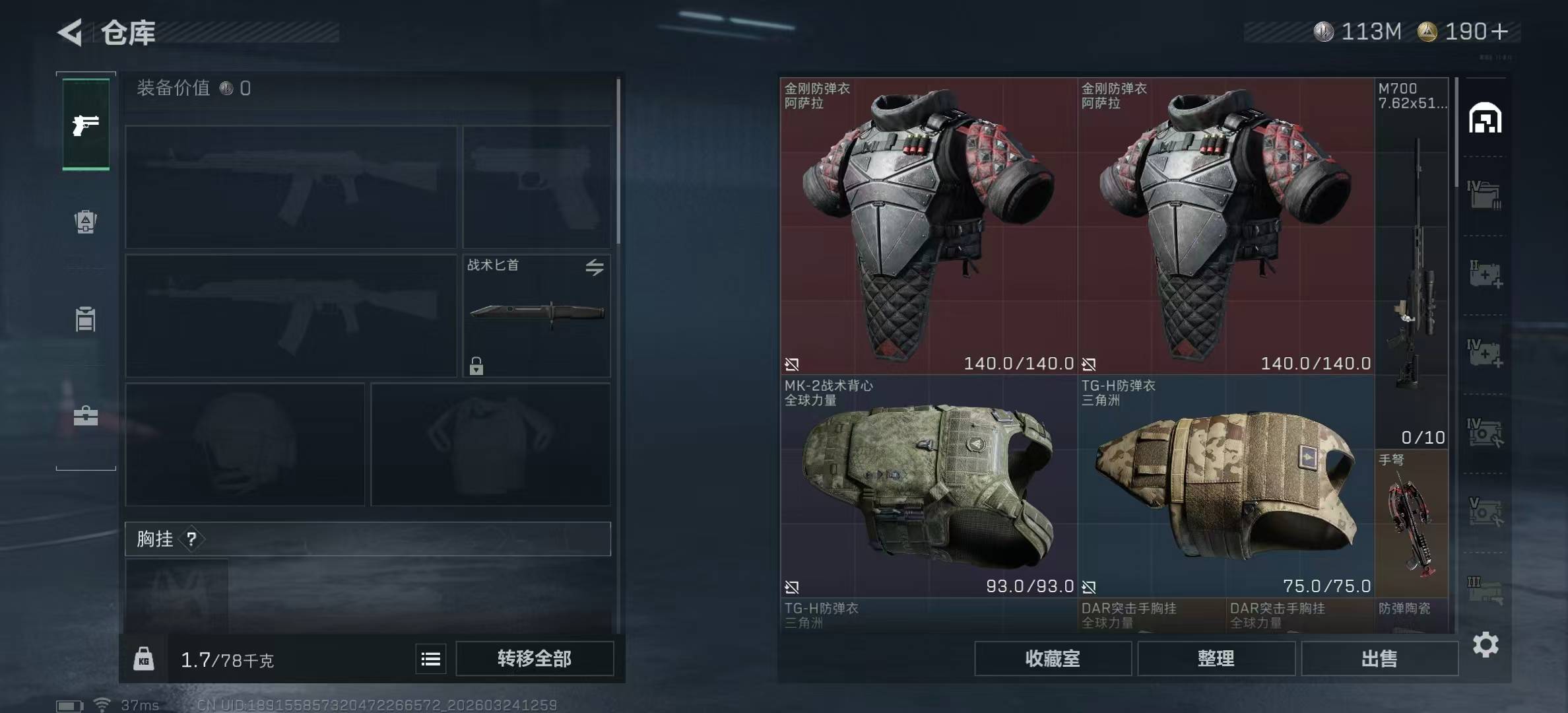Choose the tan TG-H防弹衣 with 75.0 durability
Image resolution: width=1568 pixels, height=713 pixels.
[1225, 486]
